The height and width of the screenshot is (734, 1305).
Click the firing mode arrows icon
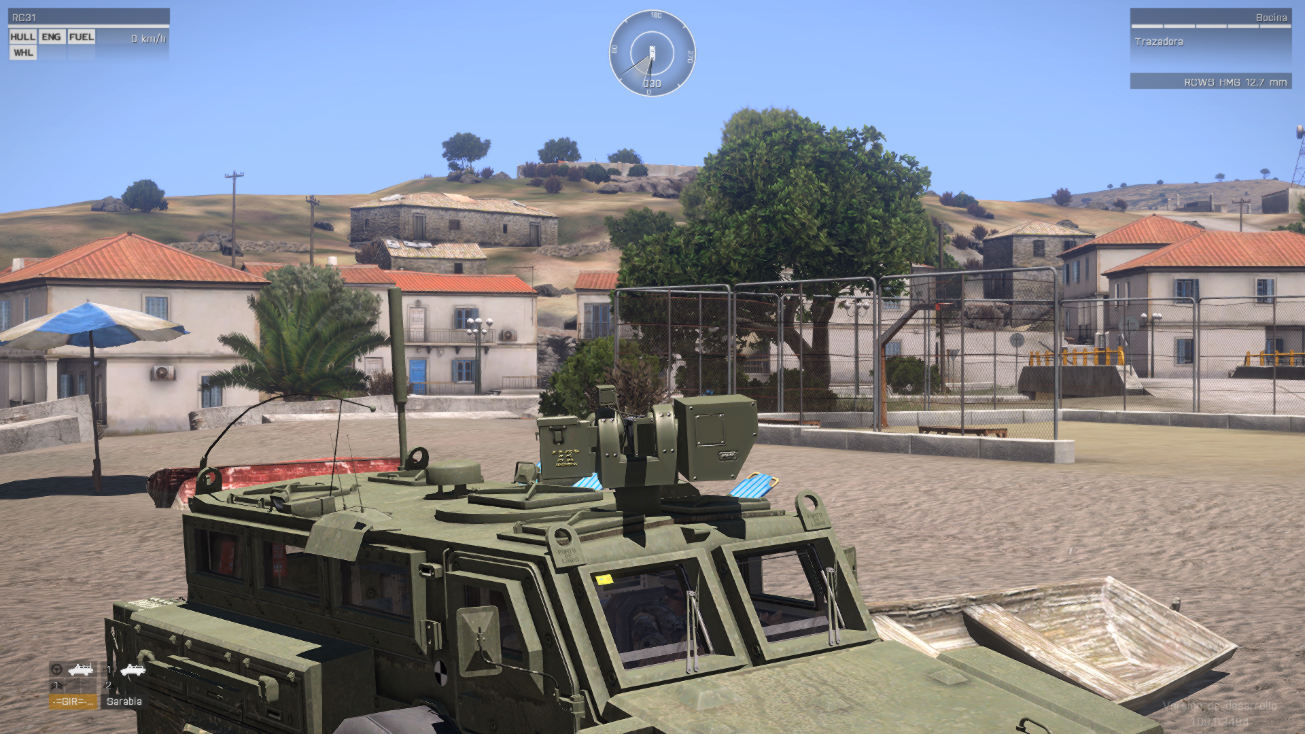point(57,685)
